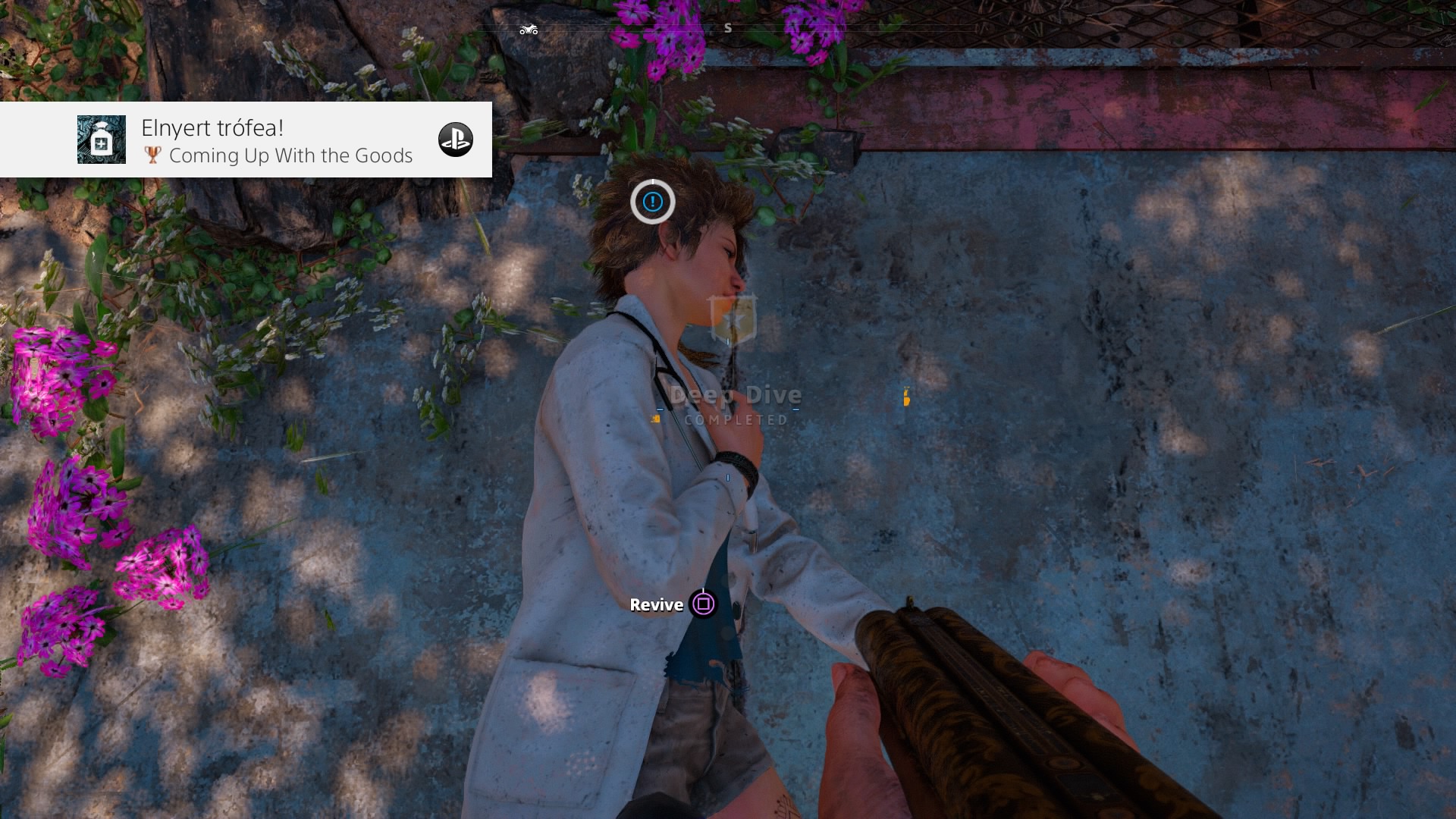Click the trophy thumbnail image in the notification
1456x819 pixels.
(x=102, y=140)
